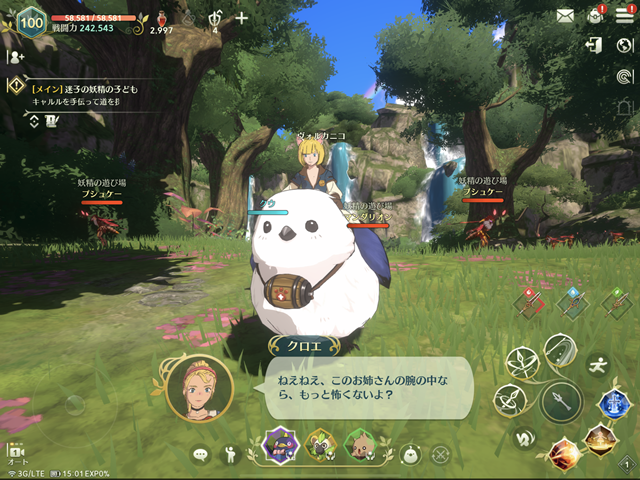Open the globe world icon
The image size is (640, 480).
click(x=625, y=46)
